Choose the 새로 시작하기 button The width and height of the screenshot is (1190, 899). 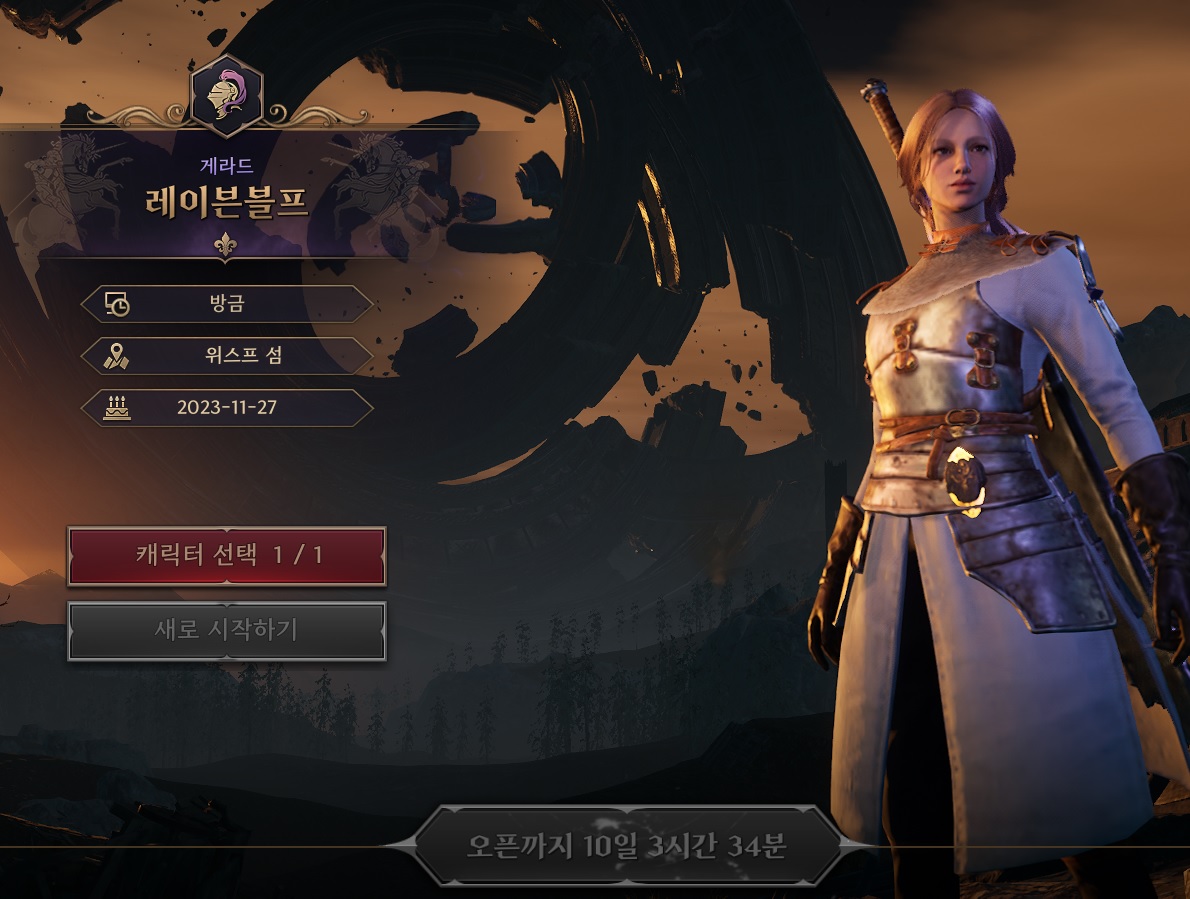[x=227, y=631]
